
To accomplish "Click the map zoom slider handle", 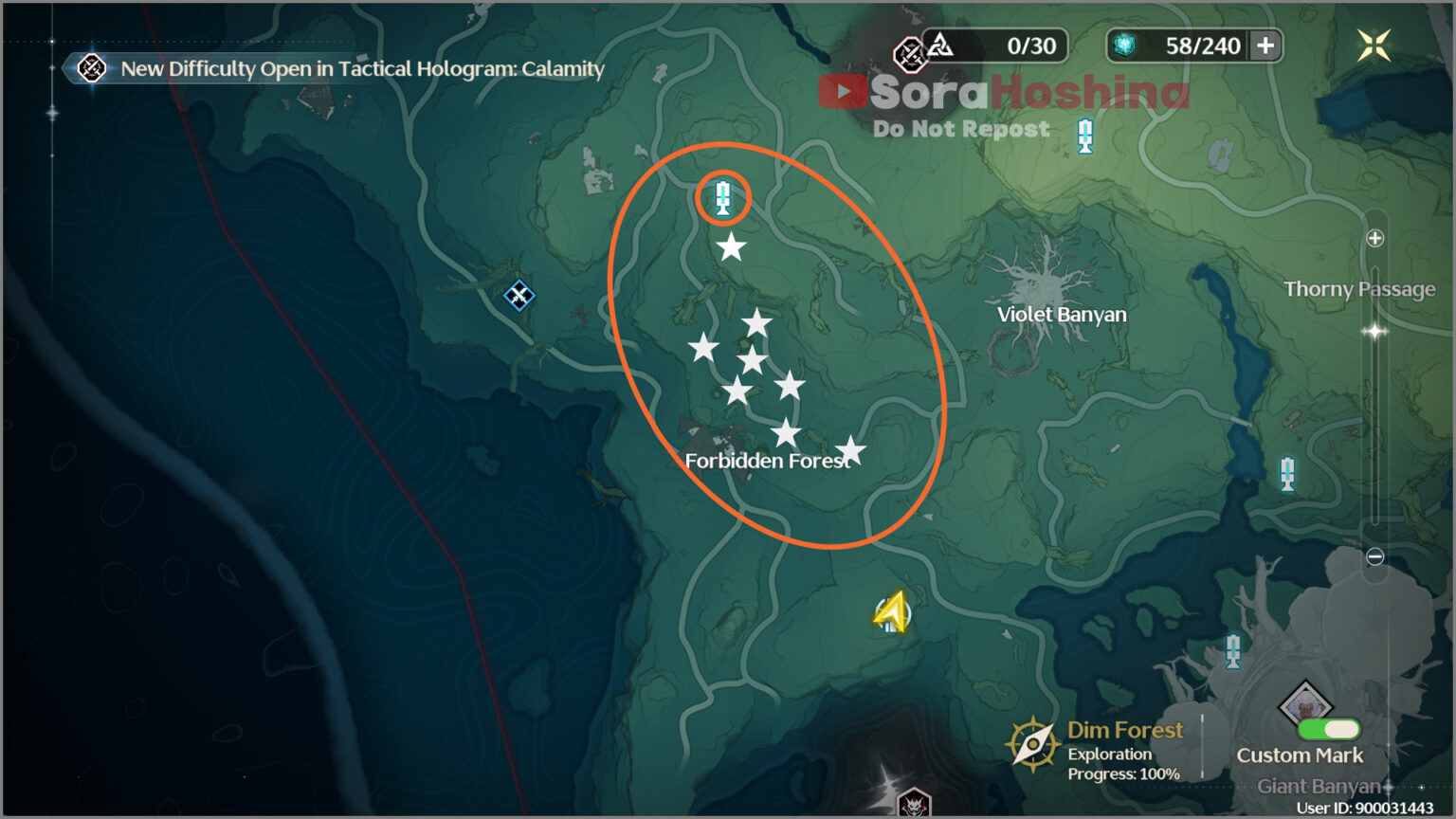I will point(1374,331).
